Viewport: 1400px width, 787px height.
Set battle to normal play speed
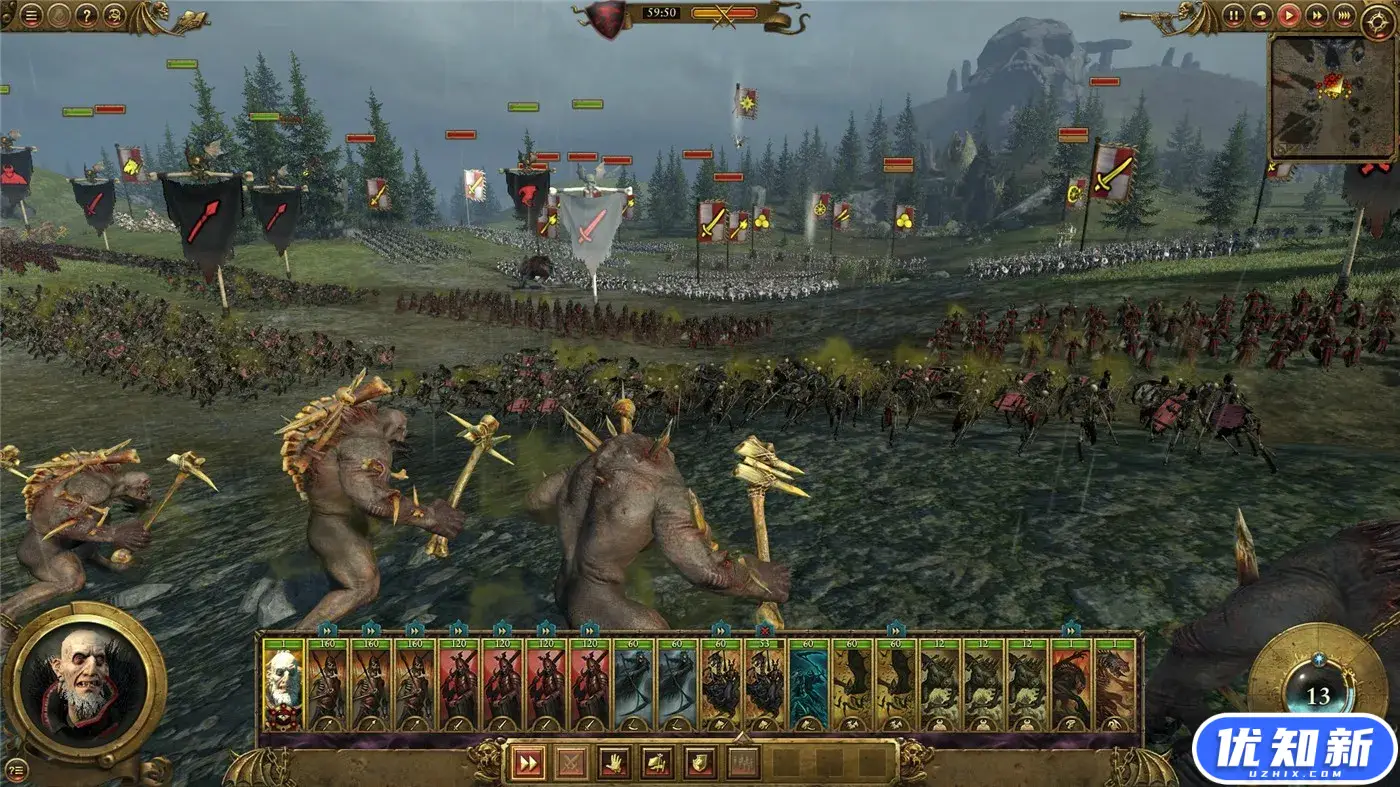1289,15
